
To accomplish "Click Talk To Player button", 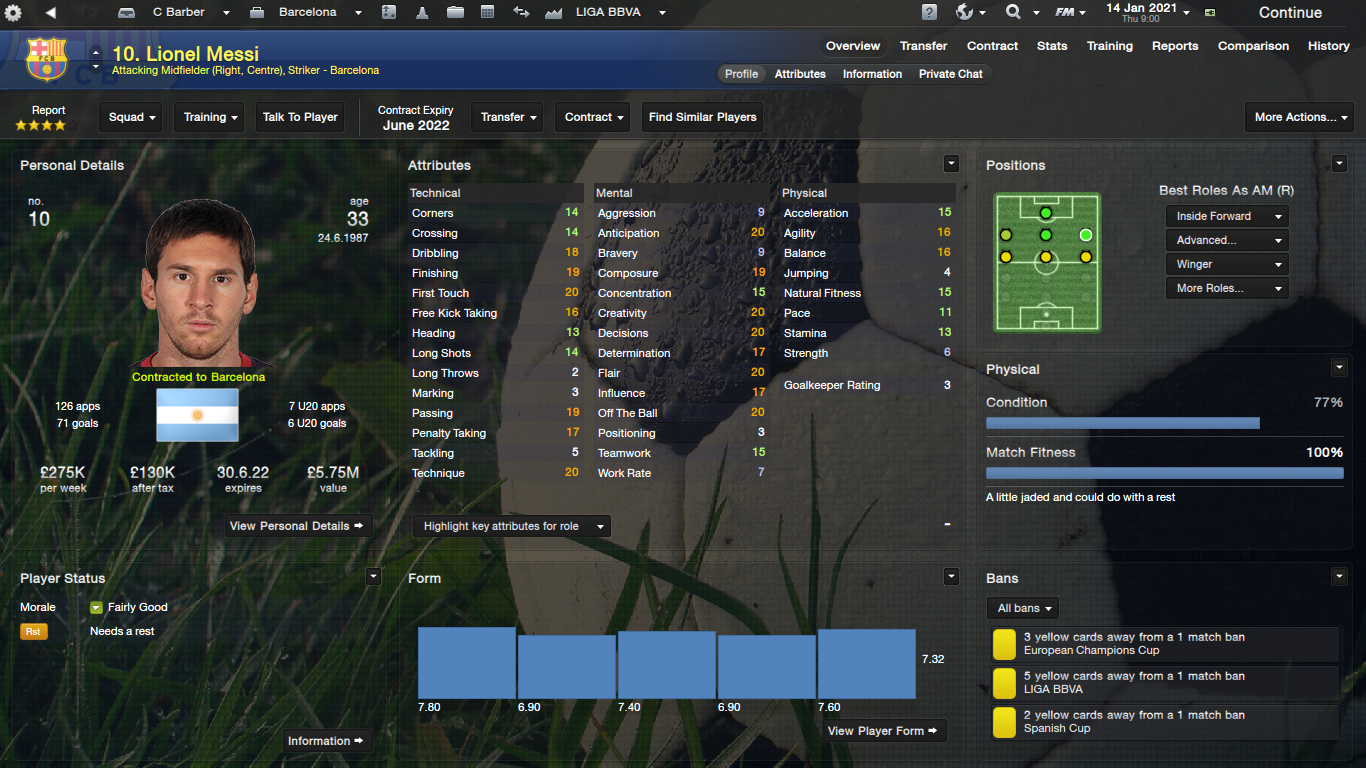I will coord(300,117).
